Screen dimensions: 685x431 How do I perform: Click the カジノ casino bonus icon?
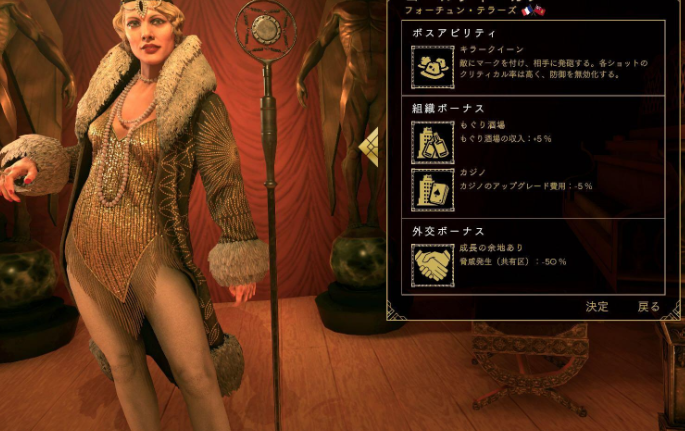pyautogui.click(x=432, y=188)
